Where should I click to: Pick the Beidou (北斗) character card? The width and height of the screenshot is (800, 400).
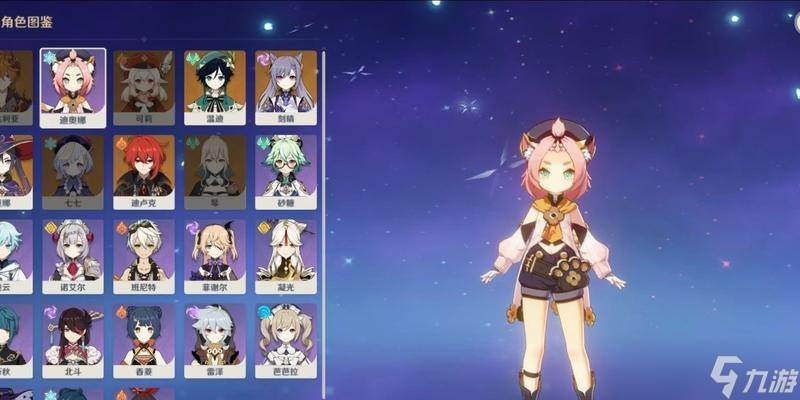click(x=72, y=338)
